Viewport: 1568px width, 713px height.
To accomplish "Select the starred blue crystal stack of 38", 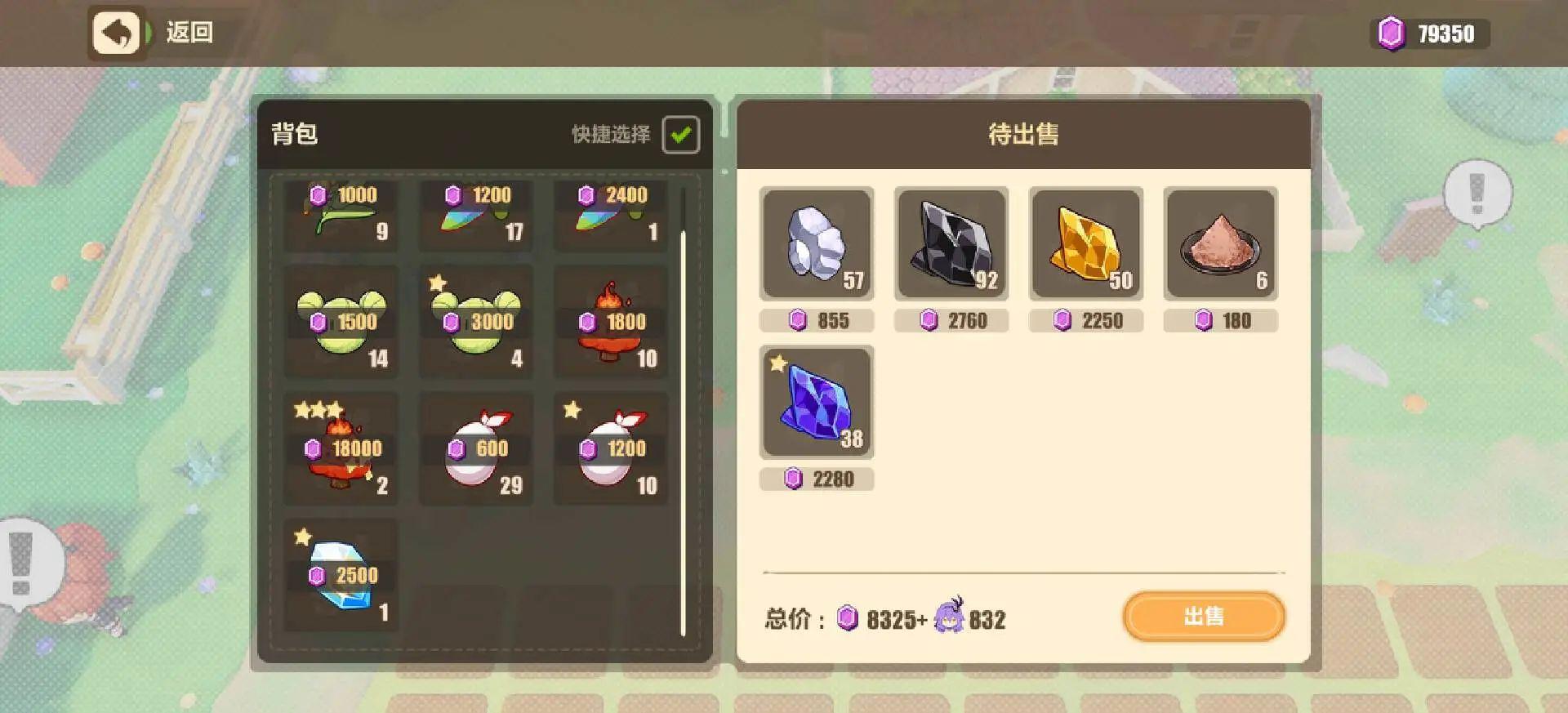I will [x=816, y=402].
